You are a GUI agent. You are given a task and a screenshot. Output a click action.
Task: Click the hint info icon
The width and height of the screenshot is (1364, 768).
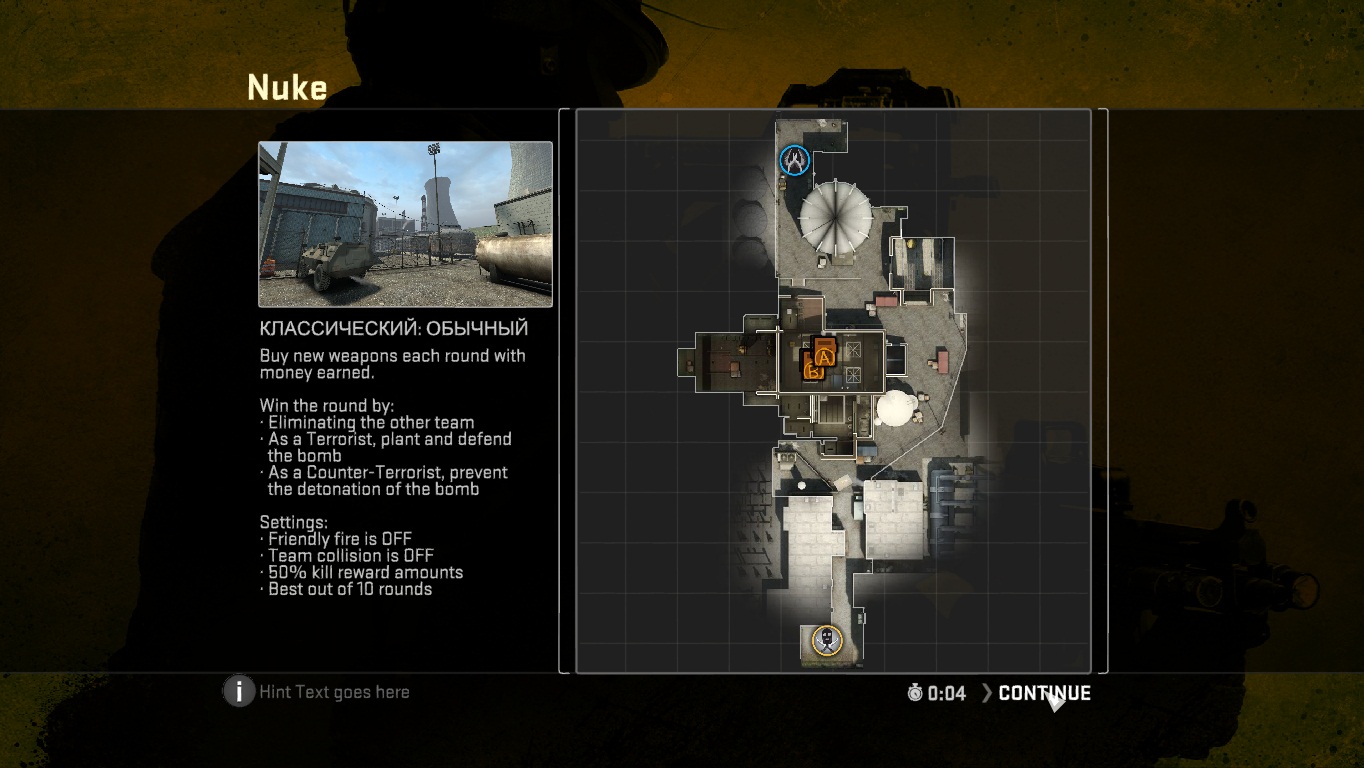pyautogui.click(x=238, y=691)
